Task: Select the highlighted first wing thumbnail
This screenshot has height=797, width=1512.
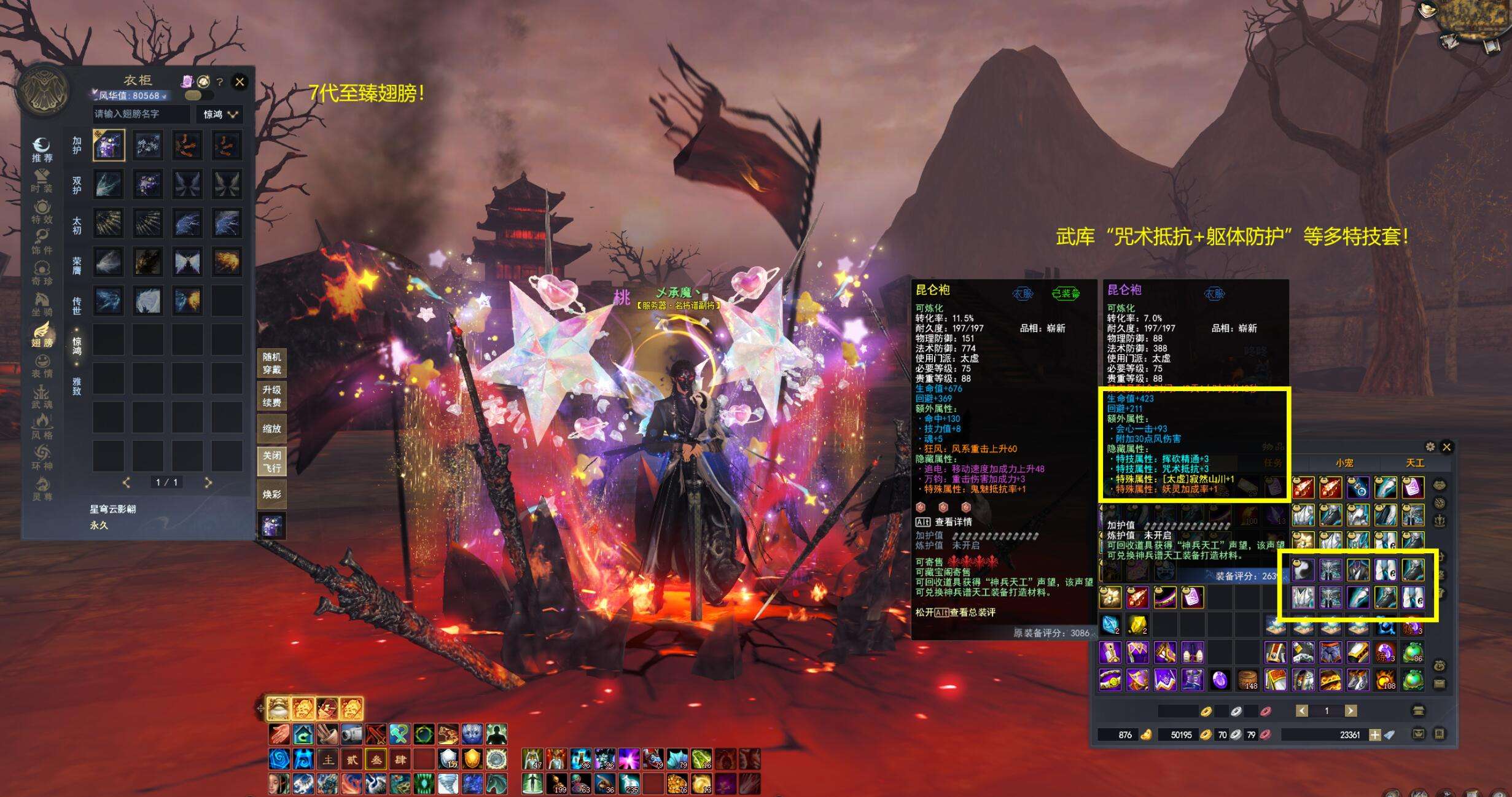Action: [109, 146]
